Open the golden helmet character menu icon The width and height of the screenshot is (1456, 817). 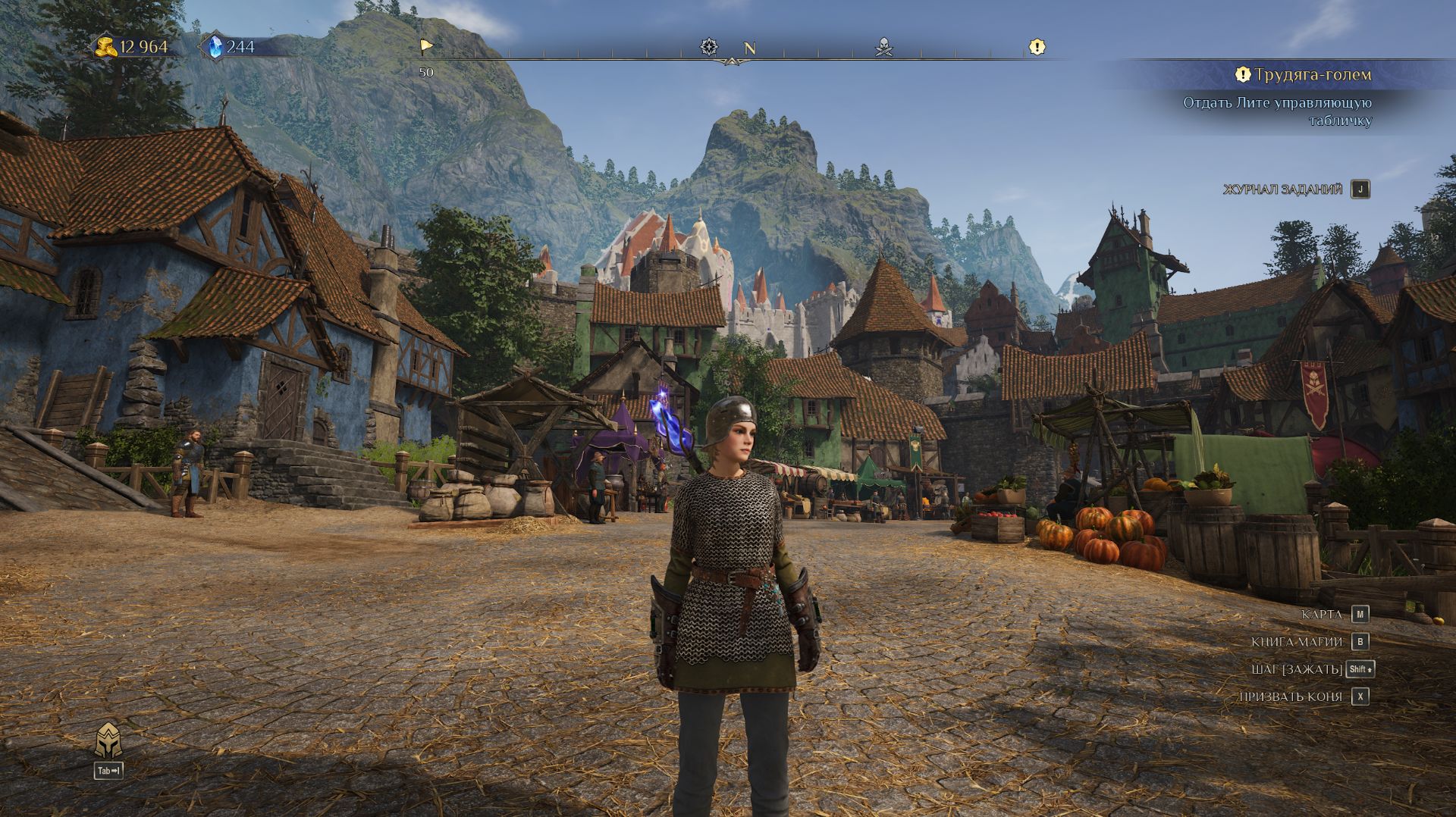pos(108,740)
